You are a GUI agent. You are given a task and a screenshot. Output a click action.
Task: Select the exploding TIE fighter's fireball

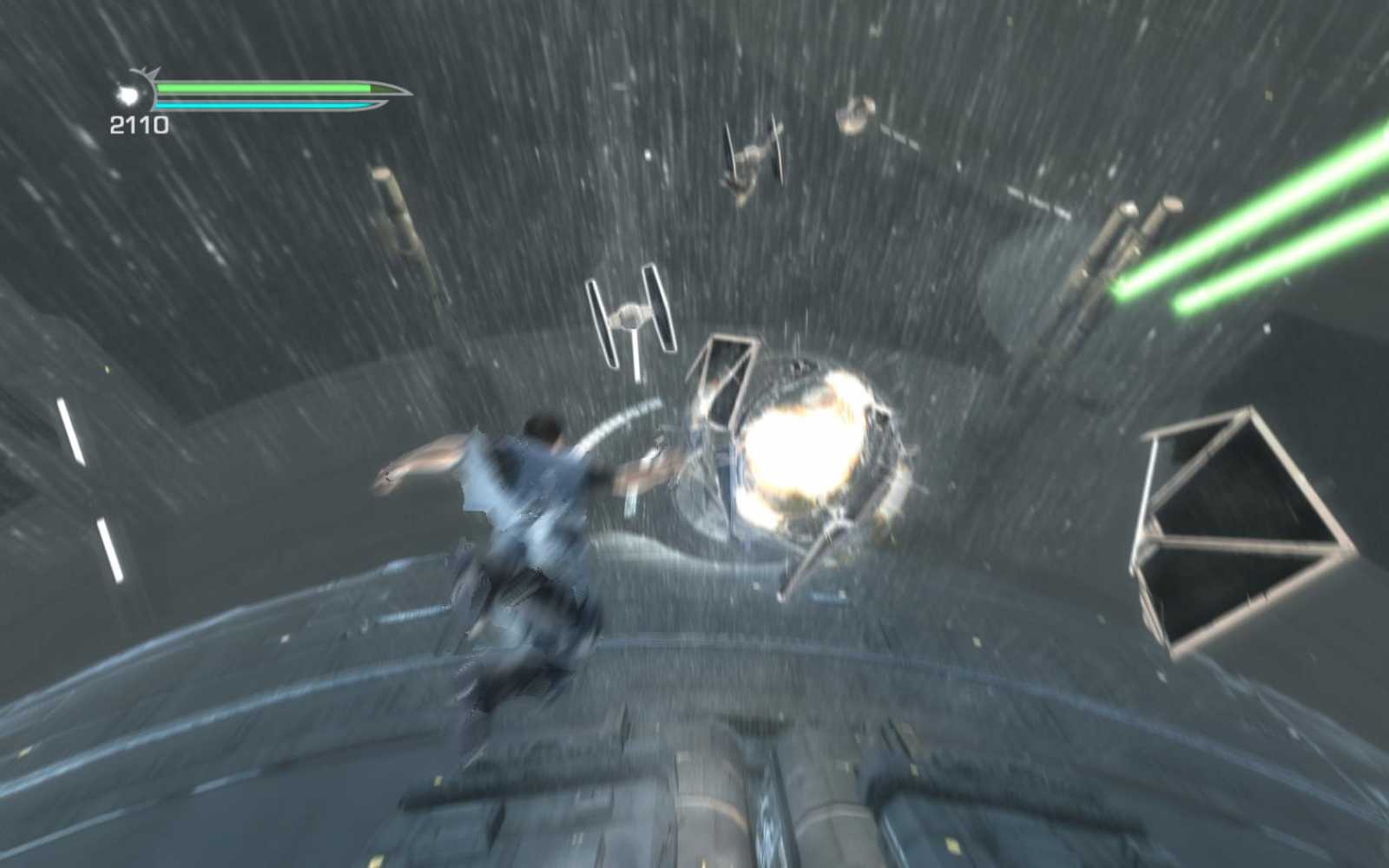(x=803, y=443)
